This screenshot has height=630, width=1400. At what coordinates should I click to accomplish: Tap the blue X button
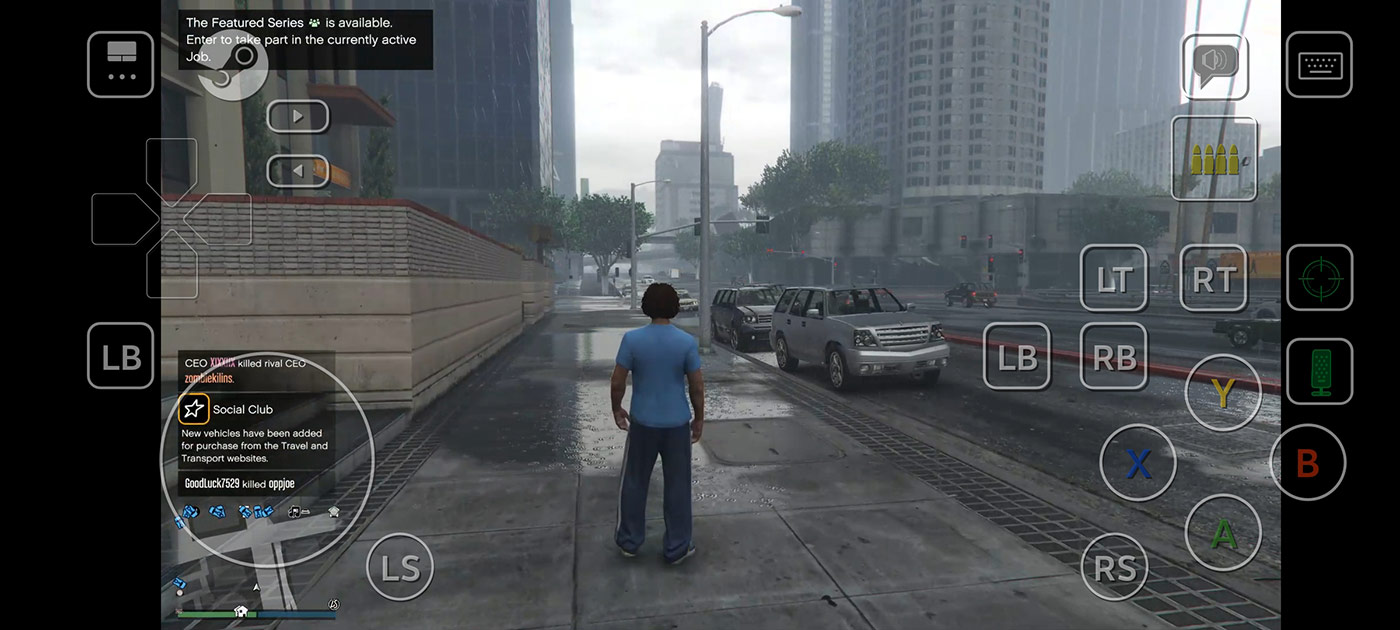click(x=1138, y=463)
